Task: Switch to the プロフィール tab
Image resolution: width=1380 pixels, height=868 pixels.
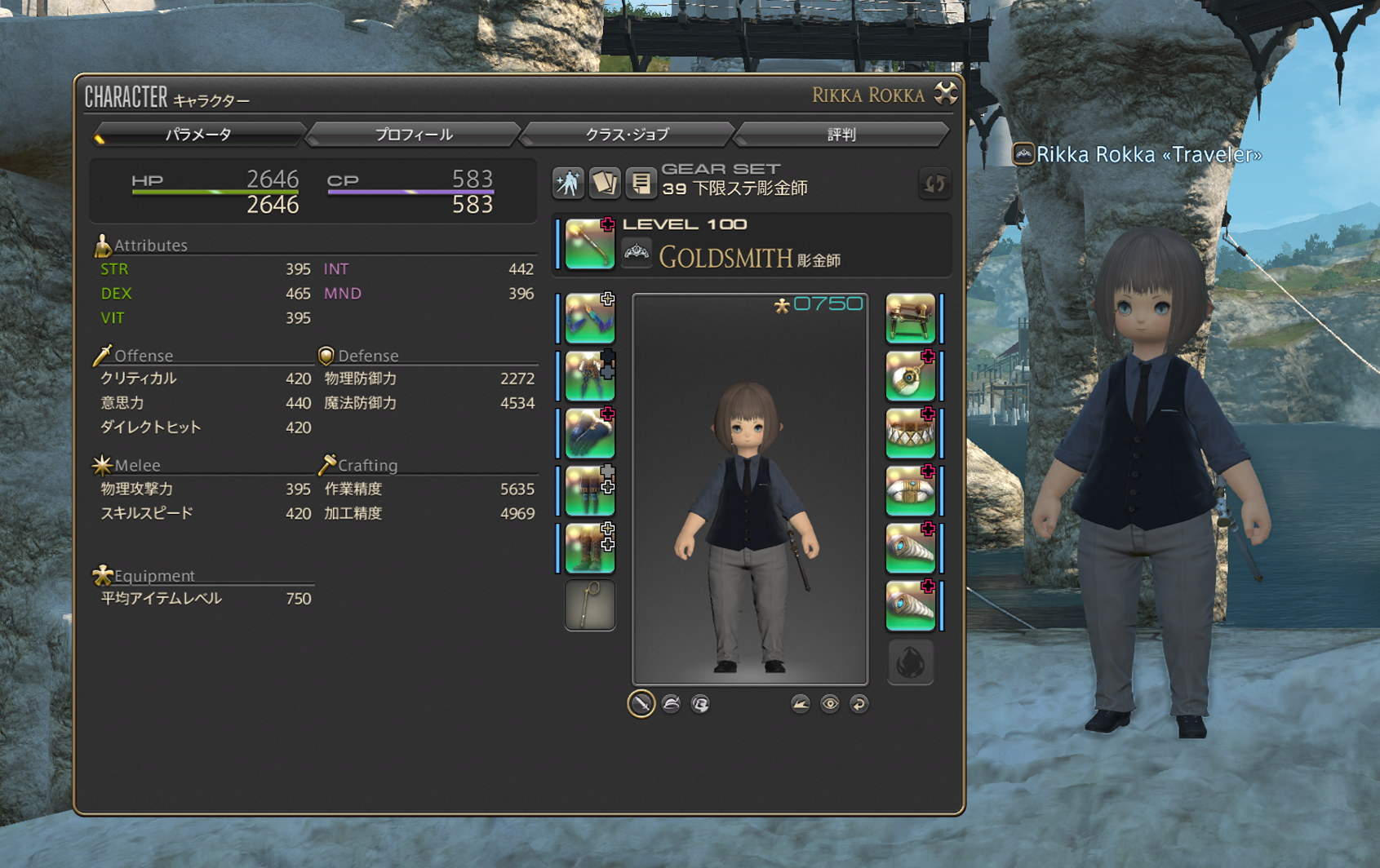Action: coord(413,135)
